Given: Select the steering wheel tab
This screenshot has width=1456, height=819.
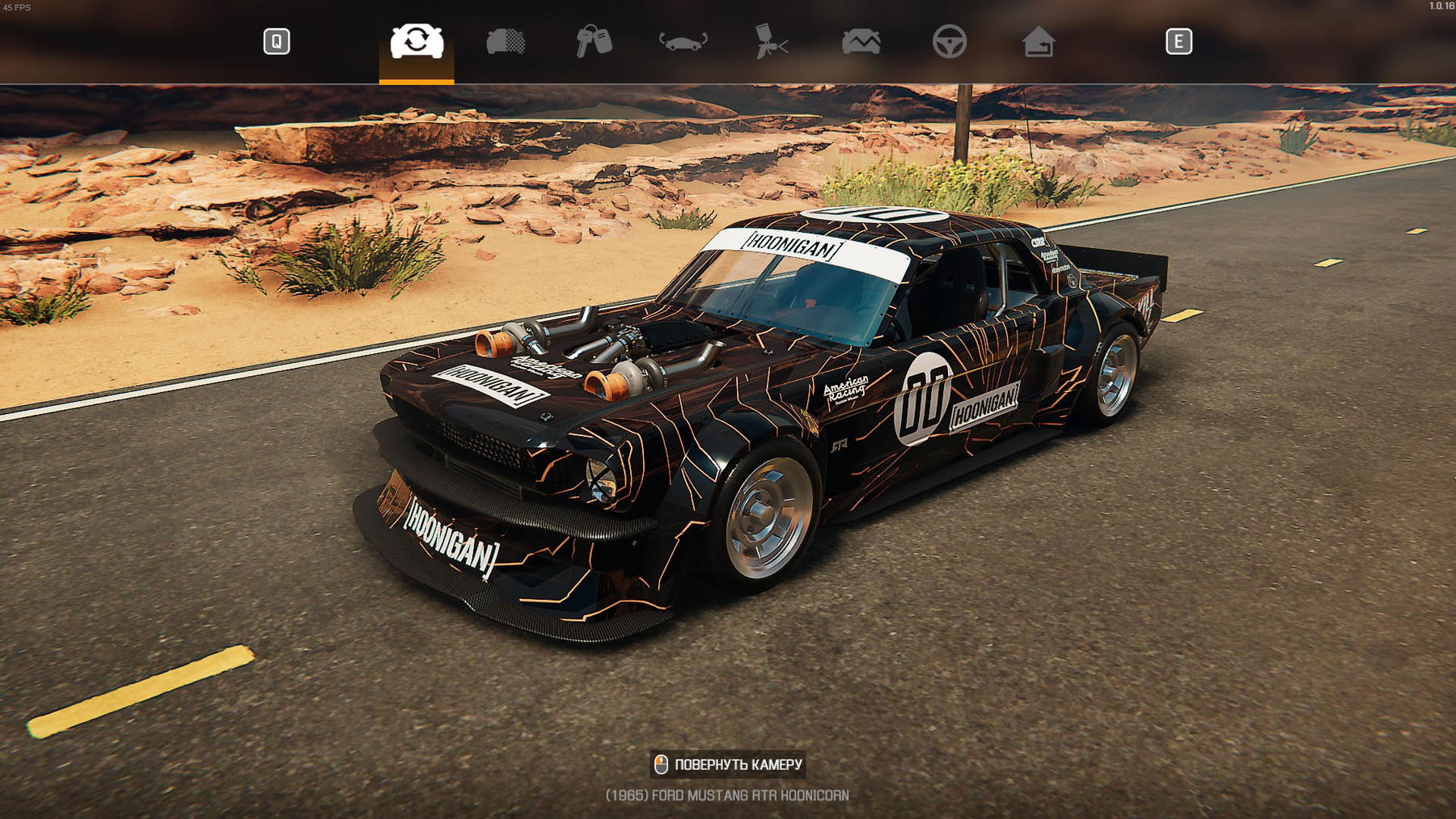Looking at the screenshot, I should coord(949,41).
